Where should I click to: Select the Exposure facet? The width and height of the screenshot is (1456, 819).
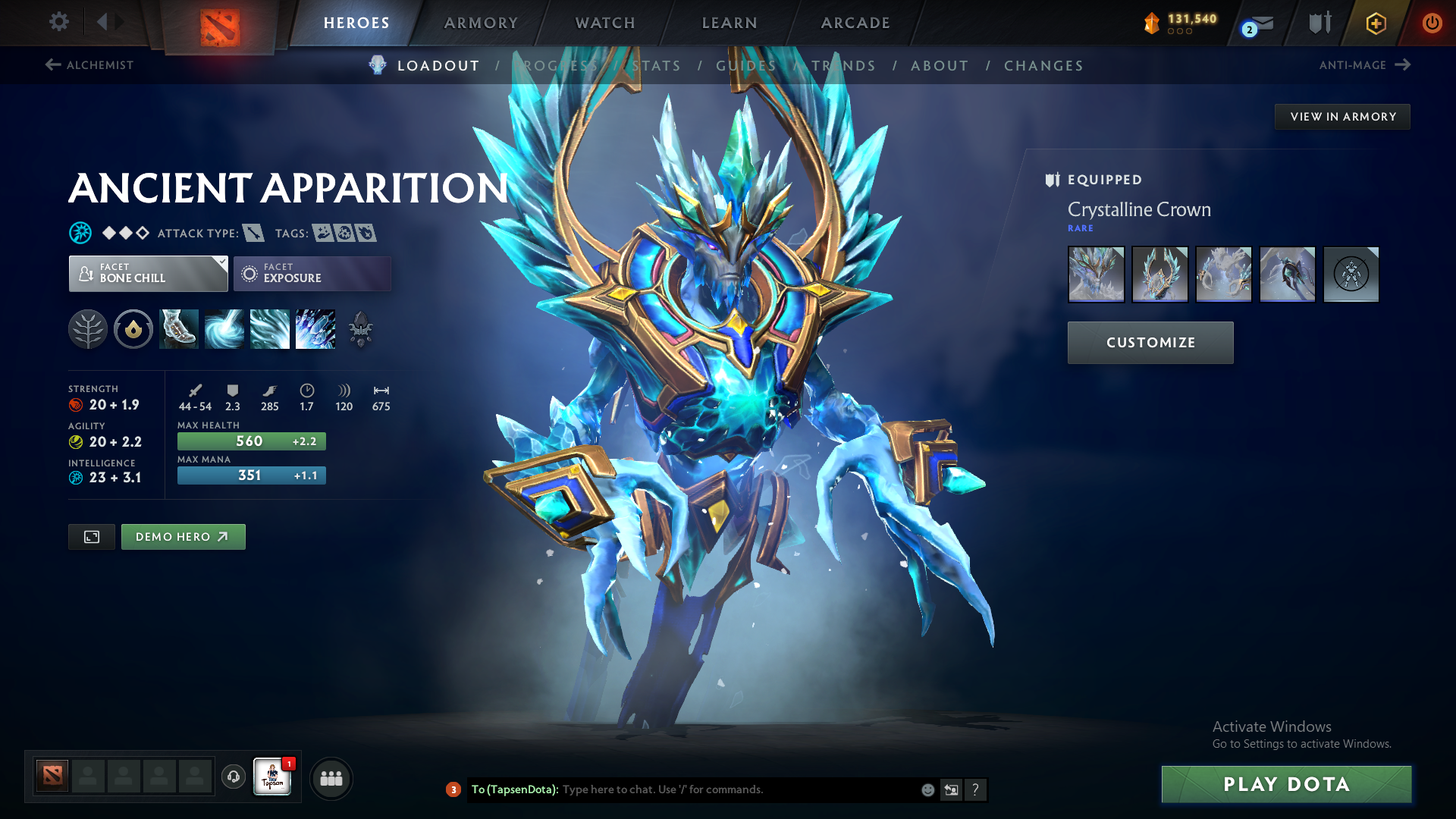click(311, 273)
